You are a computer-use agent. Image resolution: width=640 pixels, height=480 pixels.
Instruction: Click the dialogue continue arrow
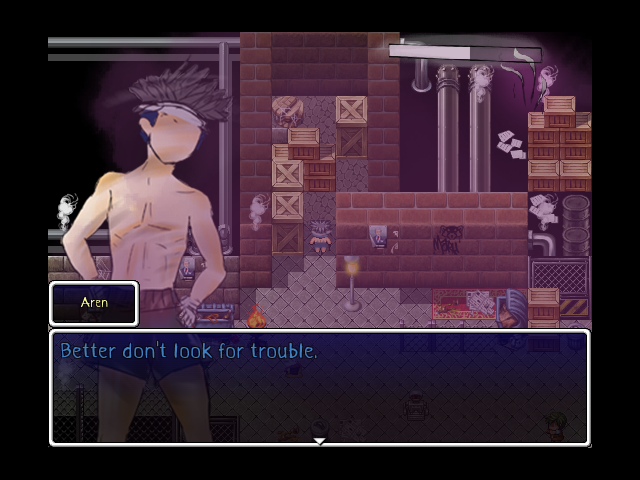[319, 440]
